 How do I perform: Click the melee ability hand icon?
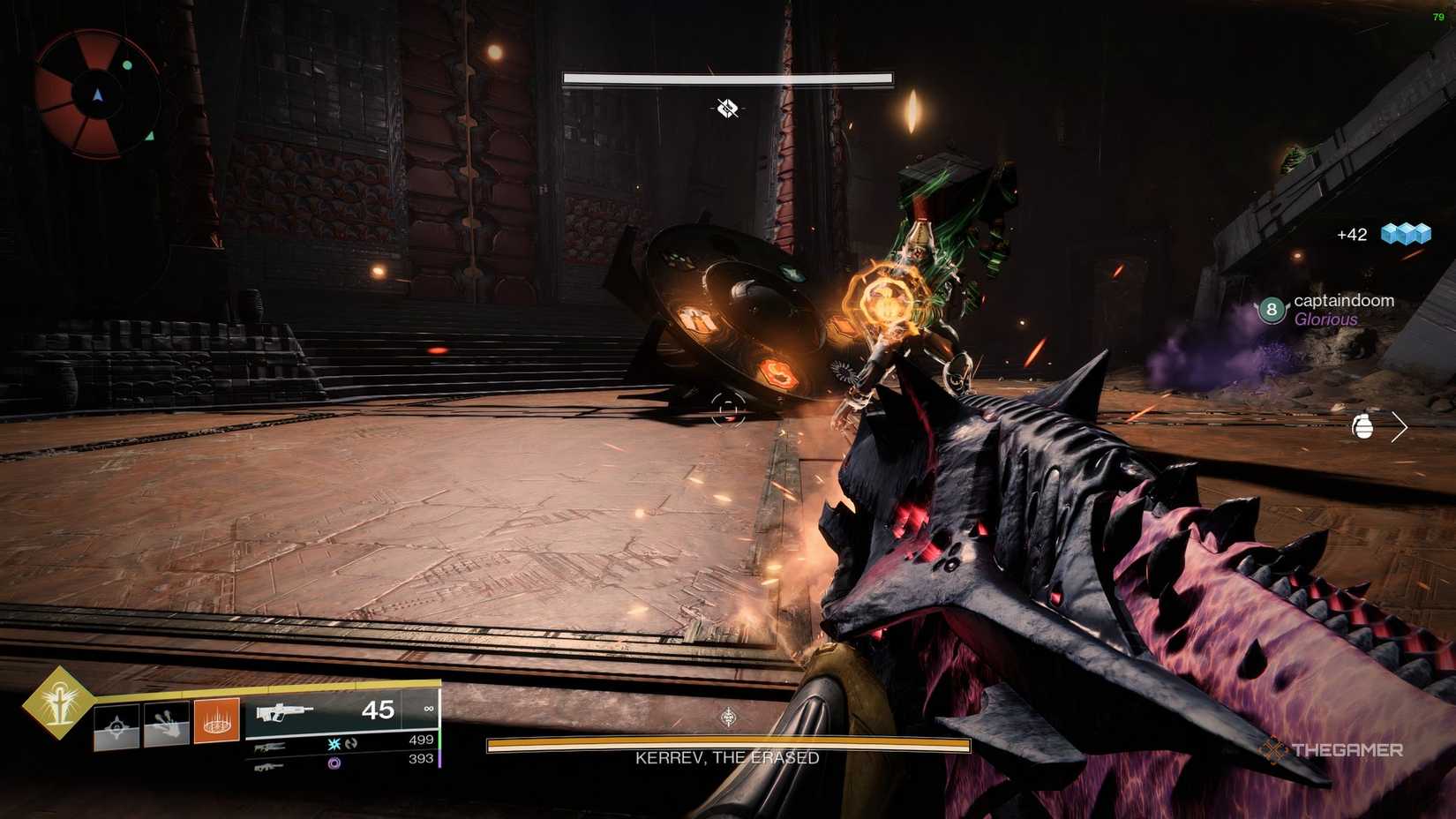(165, 724)
